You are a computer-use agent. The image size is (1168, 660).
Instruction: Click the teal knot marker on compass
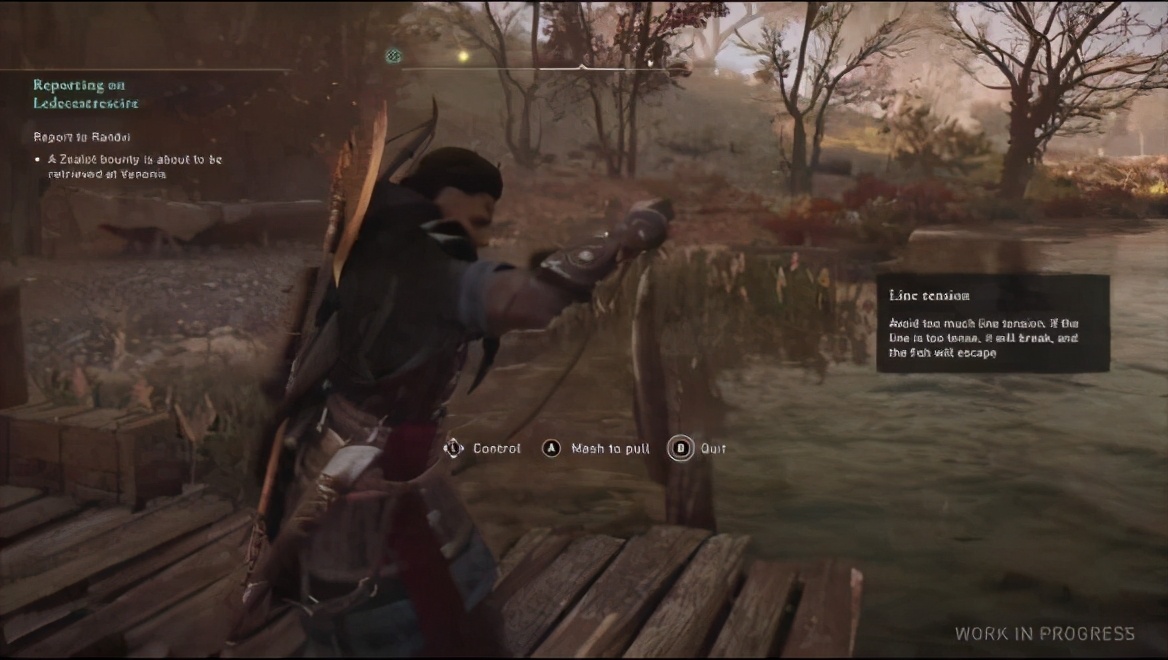[393, 56]
